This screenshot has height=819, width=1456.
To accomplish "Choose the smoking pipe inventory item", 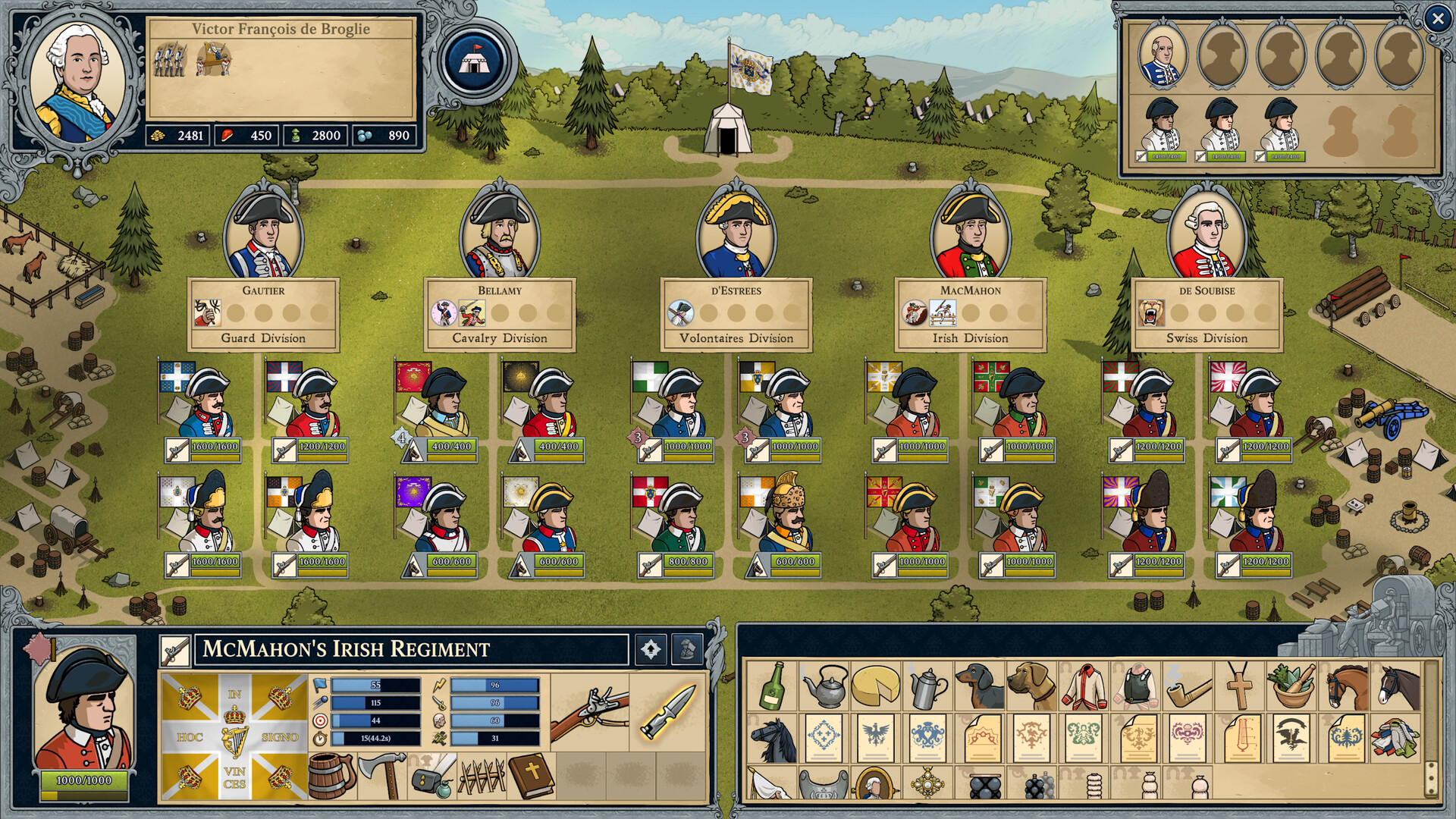I will (1187, 686).
